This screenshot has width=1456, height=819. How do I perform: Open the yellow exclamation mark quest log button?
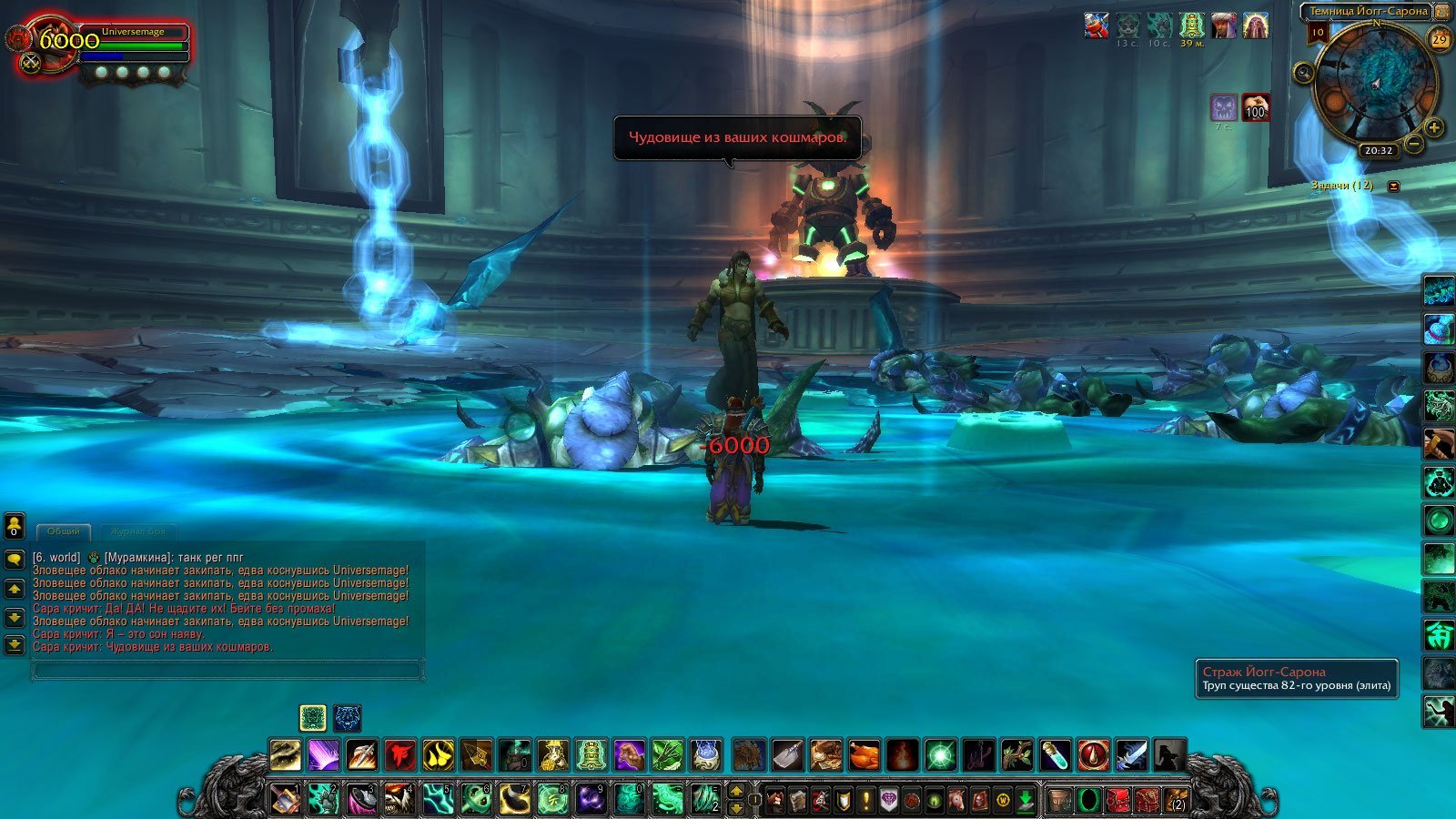click(x=866, y=801)
